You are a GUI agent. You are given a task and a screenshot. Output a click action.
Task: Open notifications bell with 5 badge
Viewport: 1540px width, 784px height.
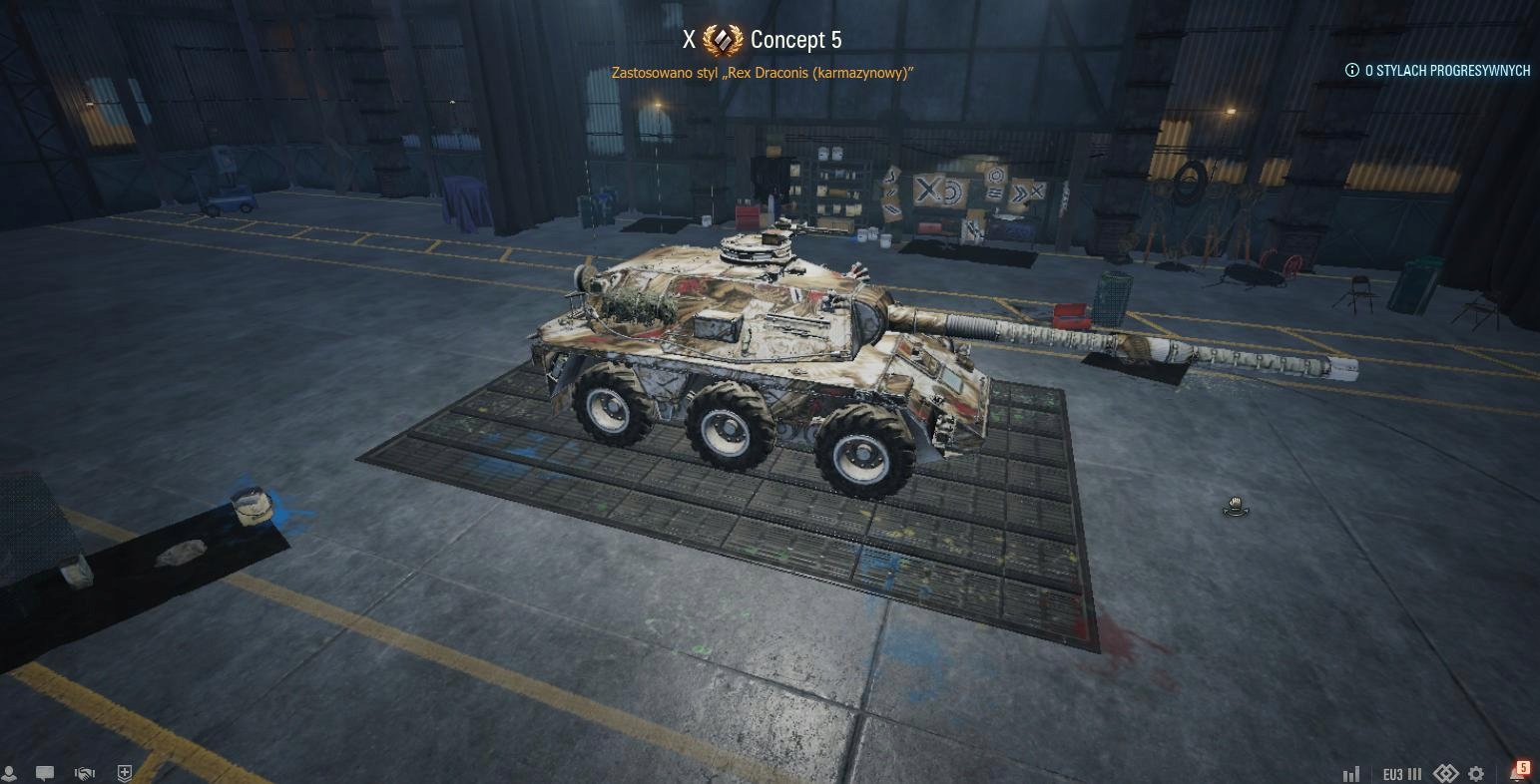coord(1518,772)
